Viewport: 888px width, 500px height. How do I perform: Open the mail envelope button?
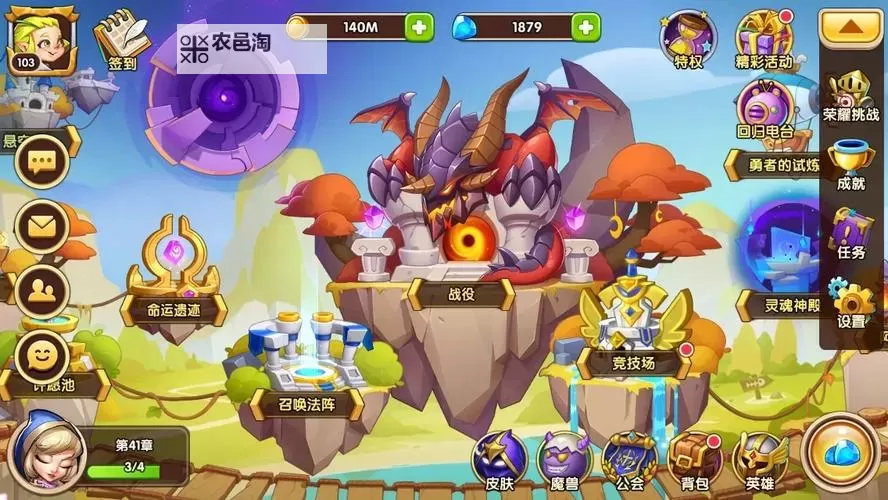click(x=42, y=225)
